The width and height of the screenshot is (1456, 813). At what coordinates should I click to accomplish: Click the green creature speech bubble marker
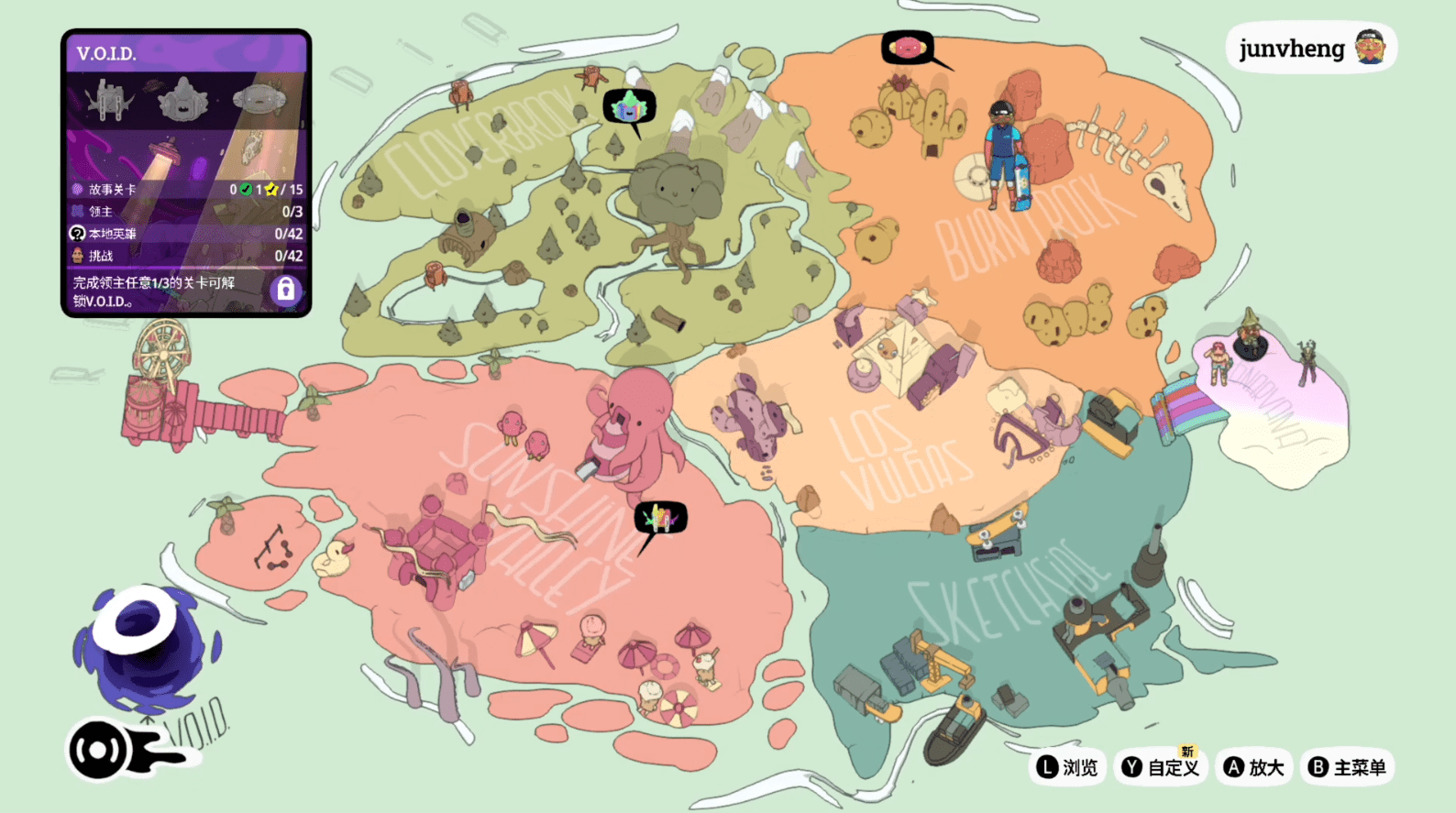(x=629, y=108)
